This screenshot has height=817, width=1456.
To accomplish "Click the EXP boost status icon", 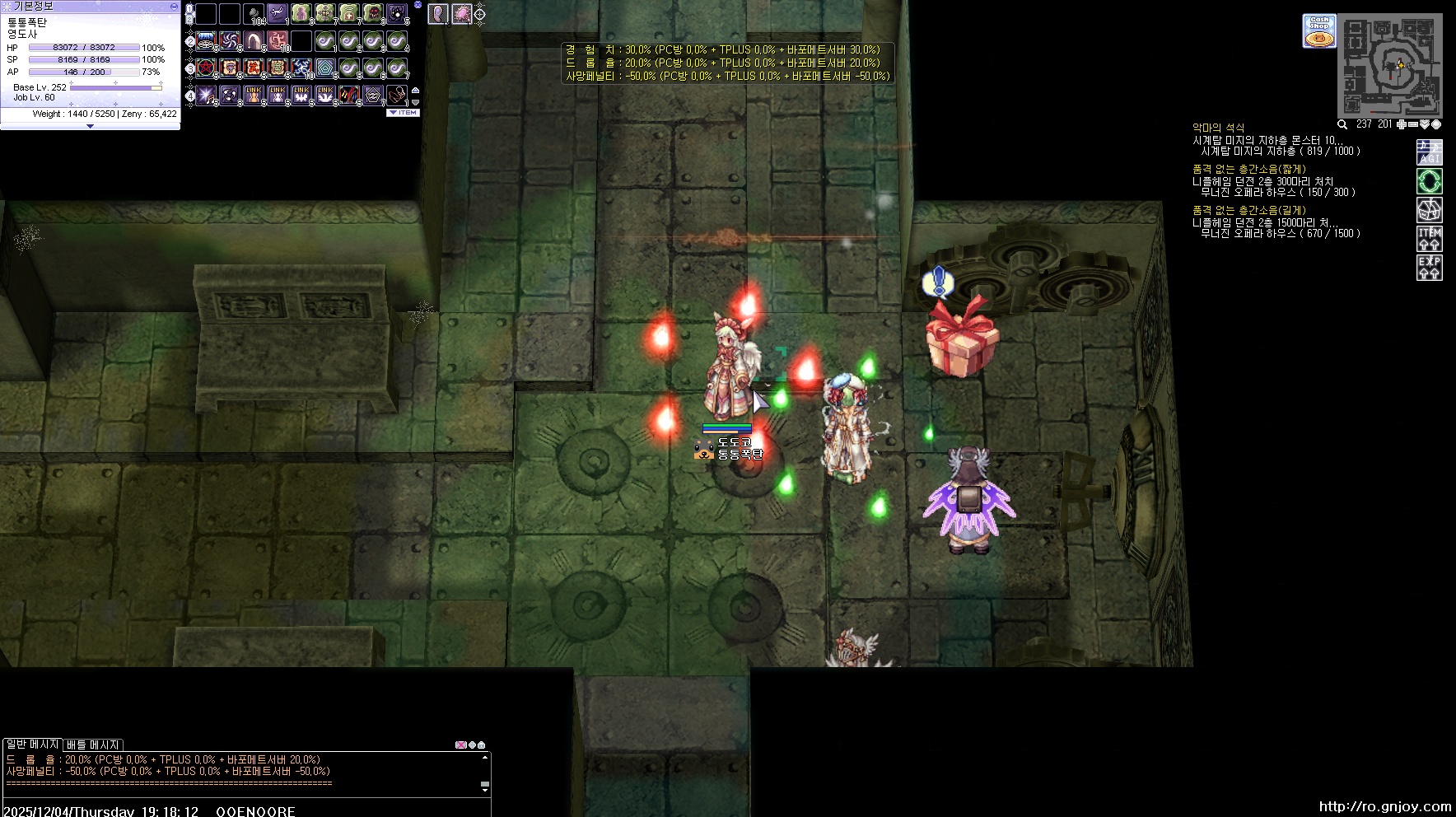I will [x=1429, y=268].
